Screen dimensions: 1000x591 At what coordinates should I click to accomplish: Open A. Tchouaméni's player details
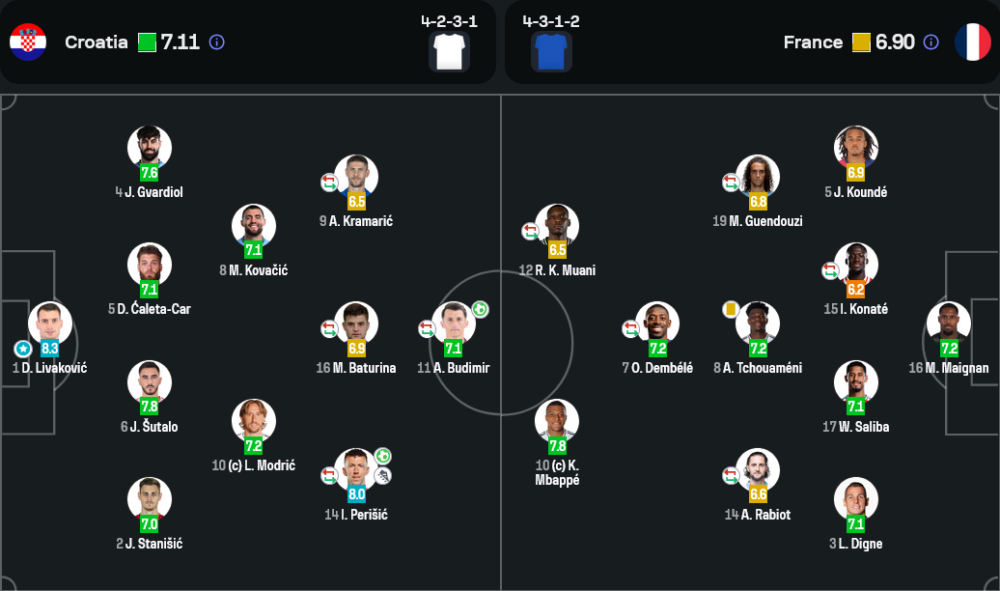click(x=757, y=323)
